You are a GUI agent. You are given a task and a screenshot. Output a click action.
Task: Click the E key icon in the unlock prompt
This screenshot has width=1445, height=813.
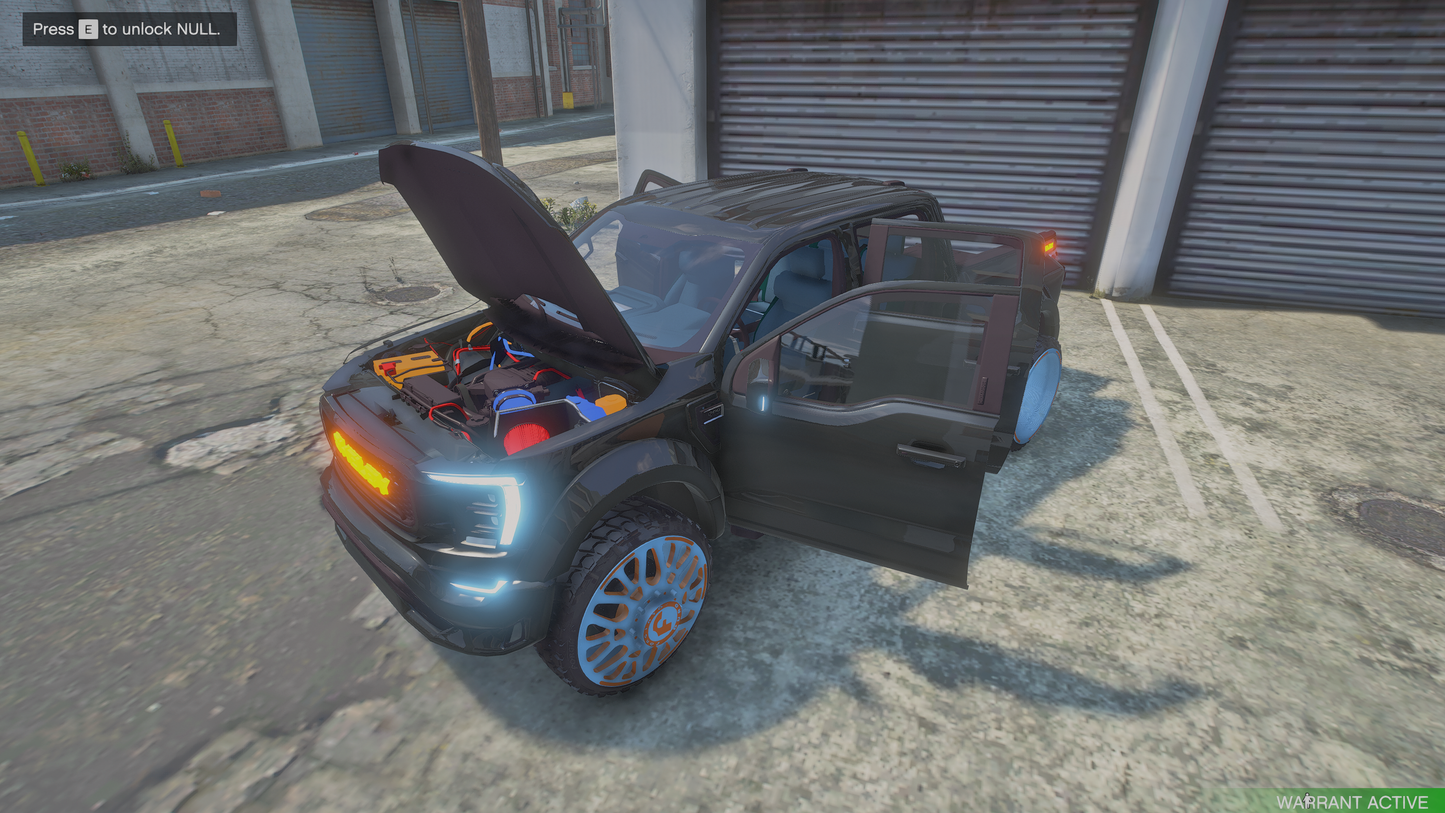tap(88, 29)
